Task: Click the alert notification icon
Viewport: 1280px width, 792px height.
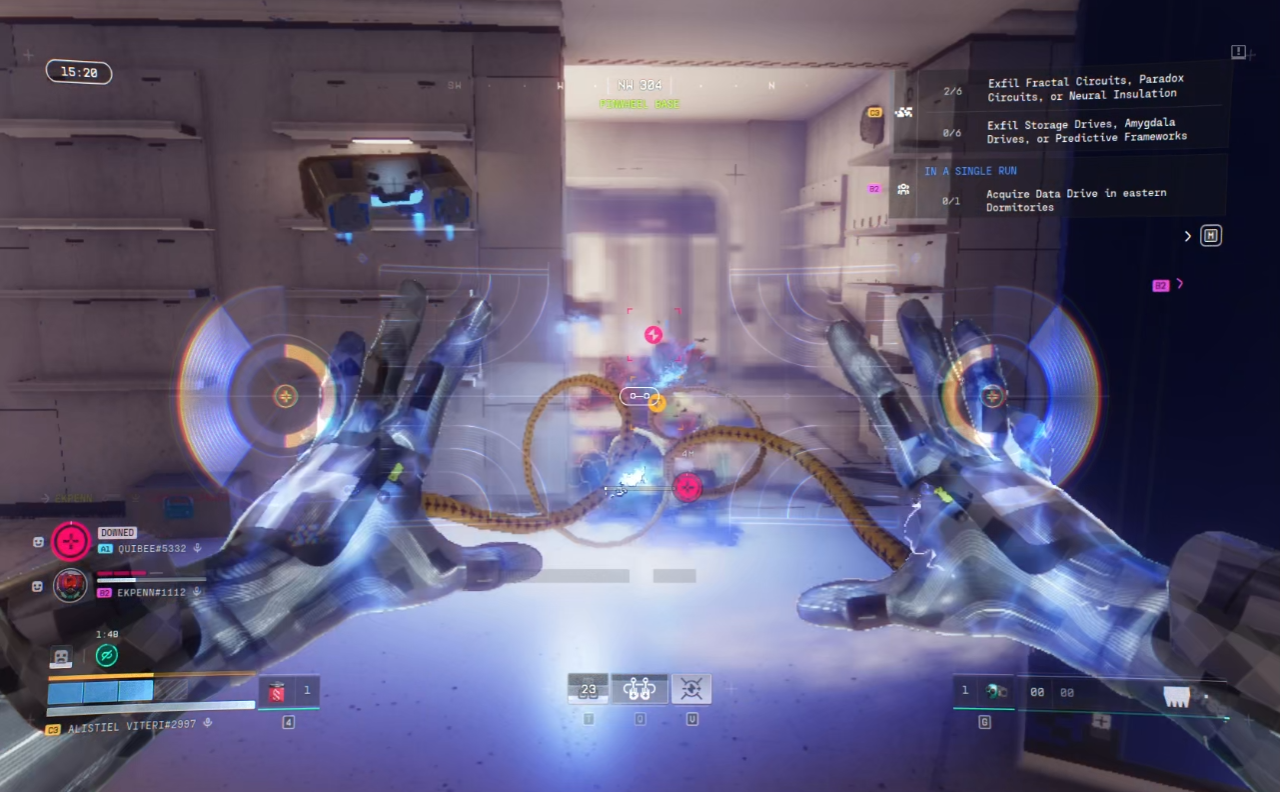Action: (x=1238, y=51)
